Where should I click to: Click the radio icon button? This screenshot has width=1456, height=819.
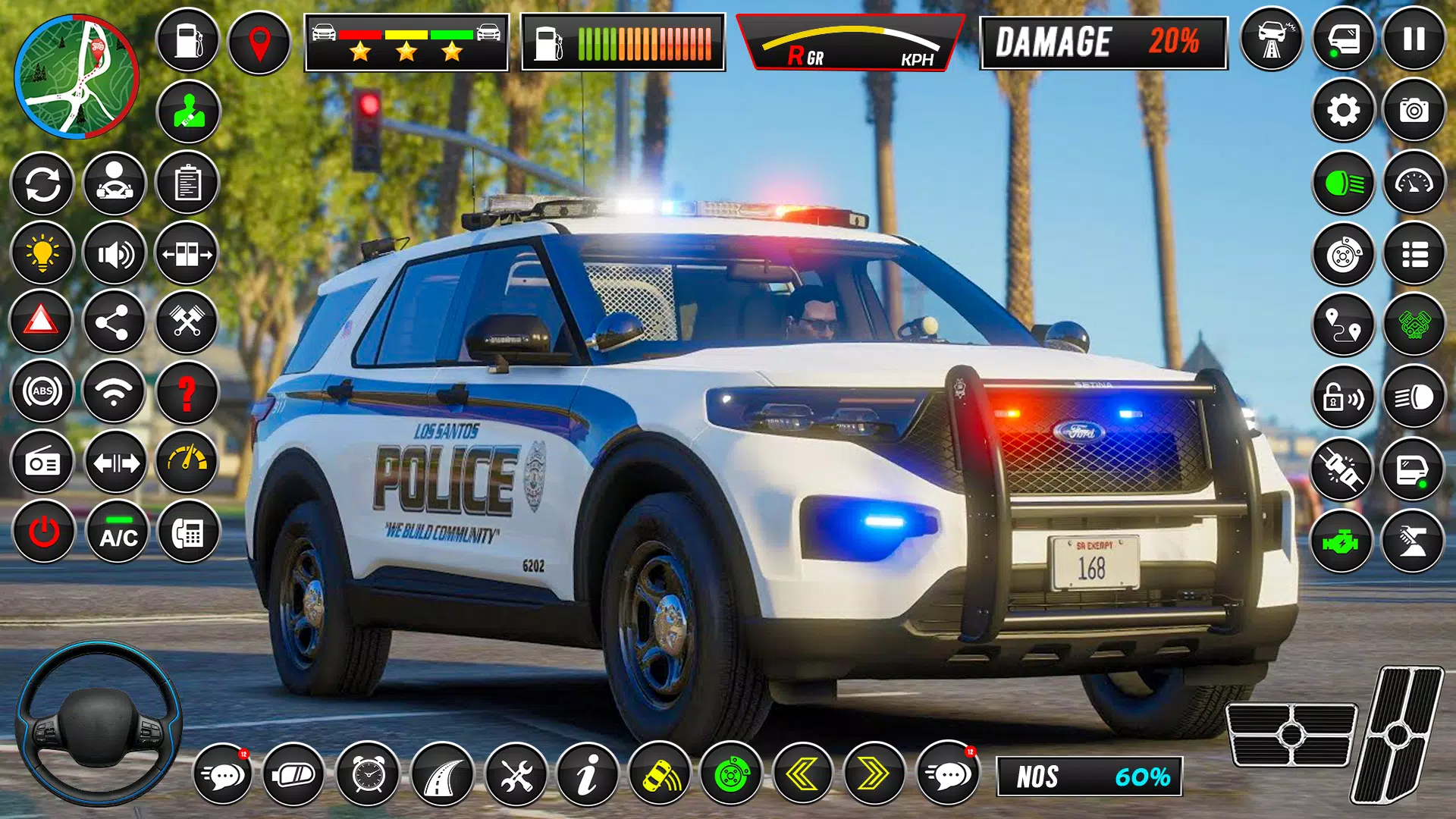pyautogui.click(x=42, y=463)
